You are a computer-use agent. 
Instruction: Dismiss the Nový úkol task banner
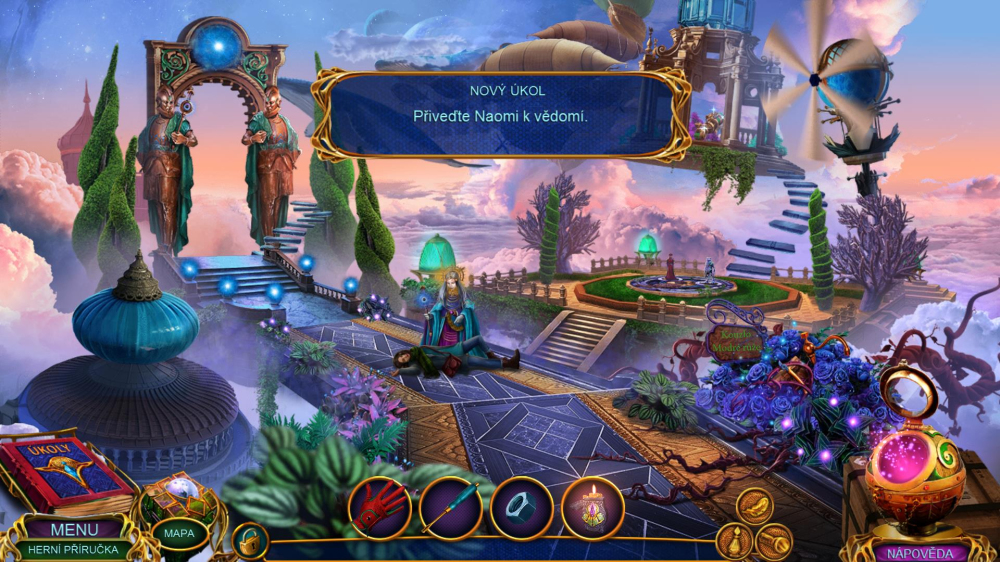[500, 115]
